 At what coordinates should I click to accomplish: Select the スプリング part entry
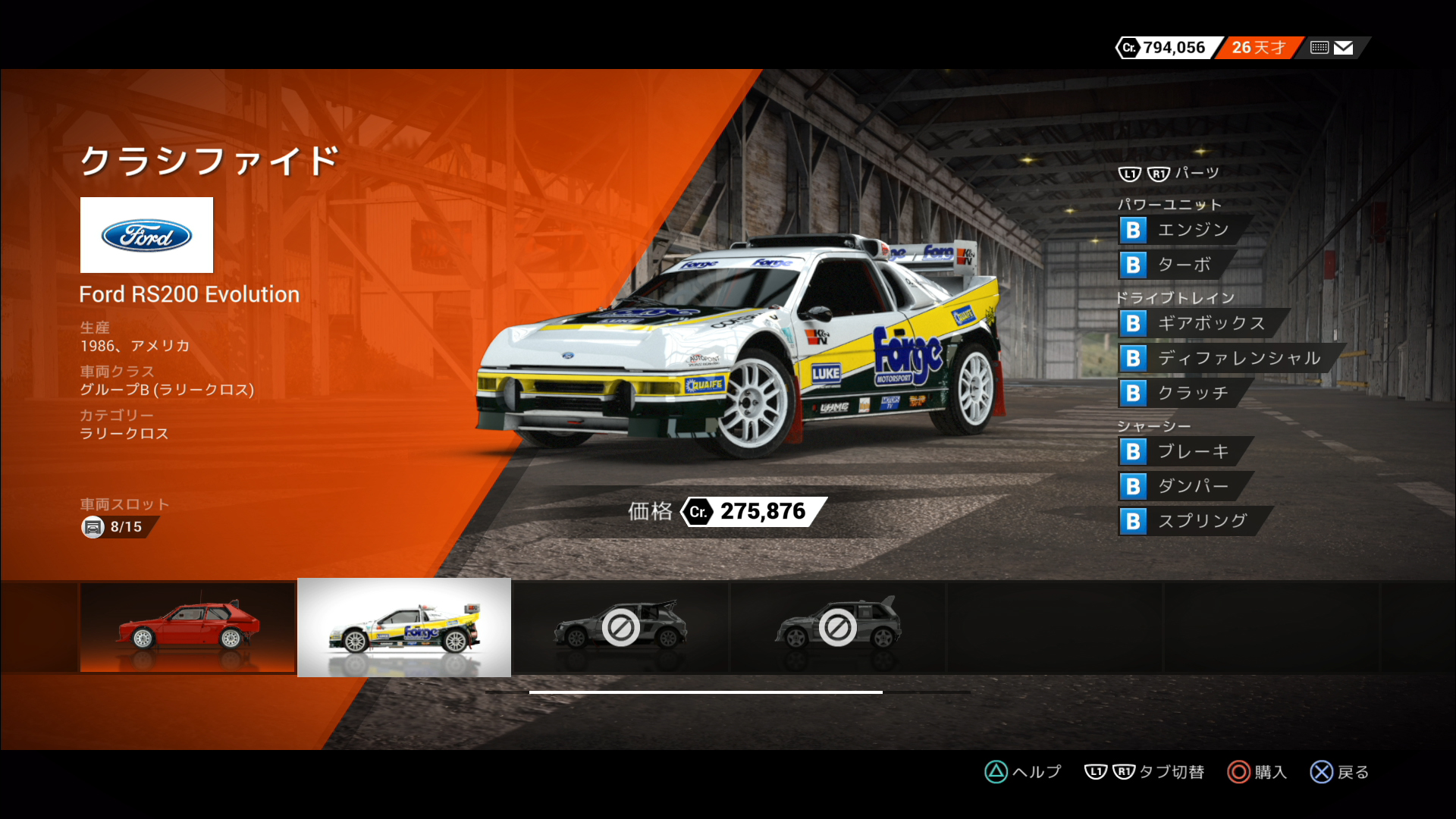tap(1193, 521)
